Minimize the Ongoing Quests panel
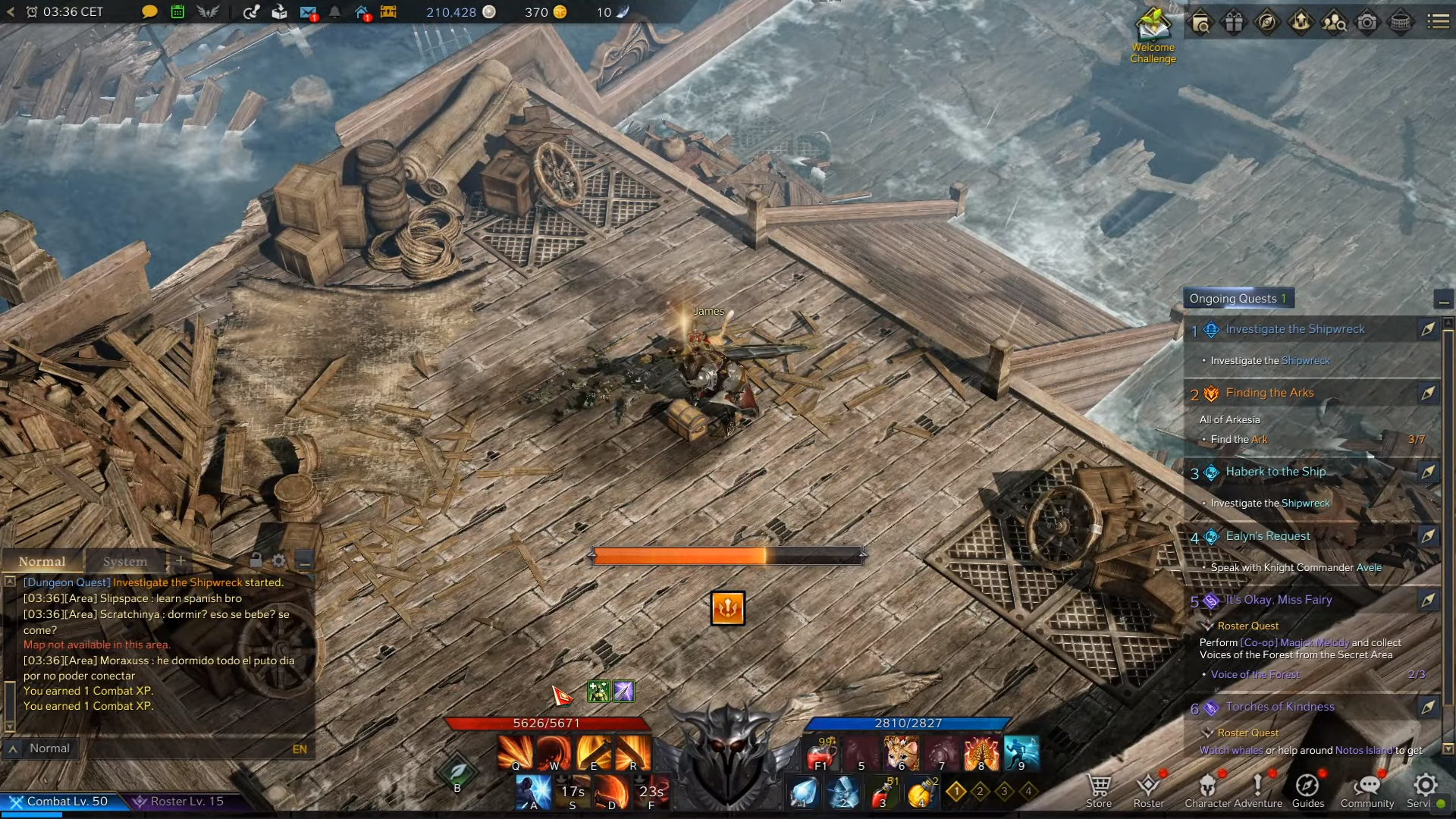The image size is (1456, 819). point(1444,300)
